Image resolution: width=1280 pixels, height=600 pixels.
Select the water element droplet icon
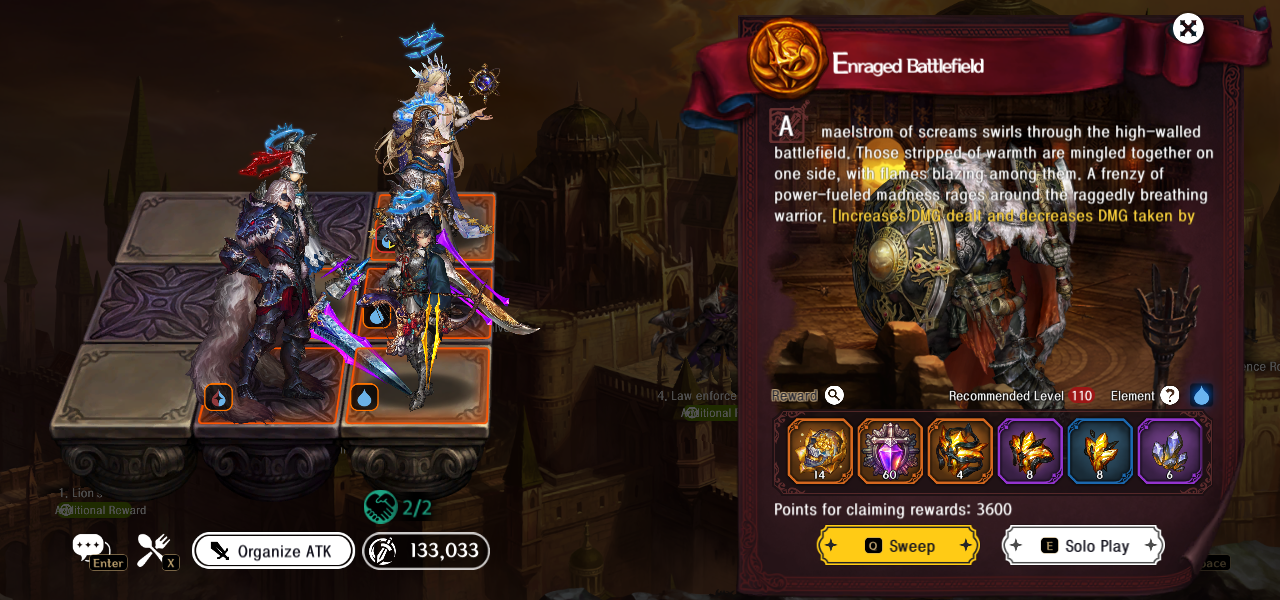click(1201, 396)
